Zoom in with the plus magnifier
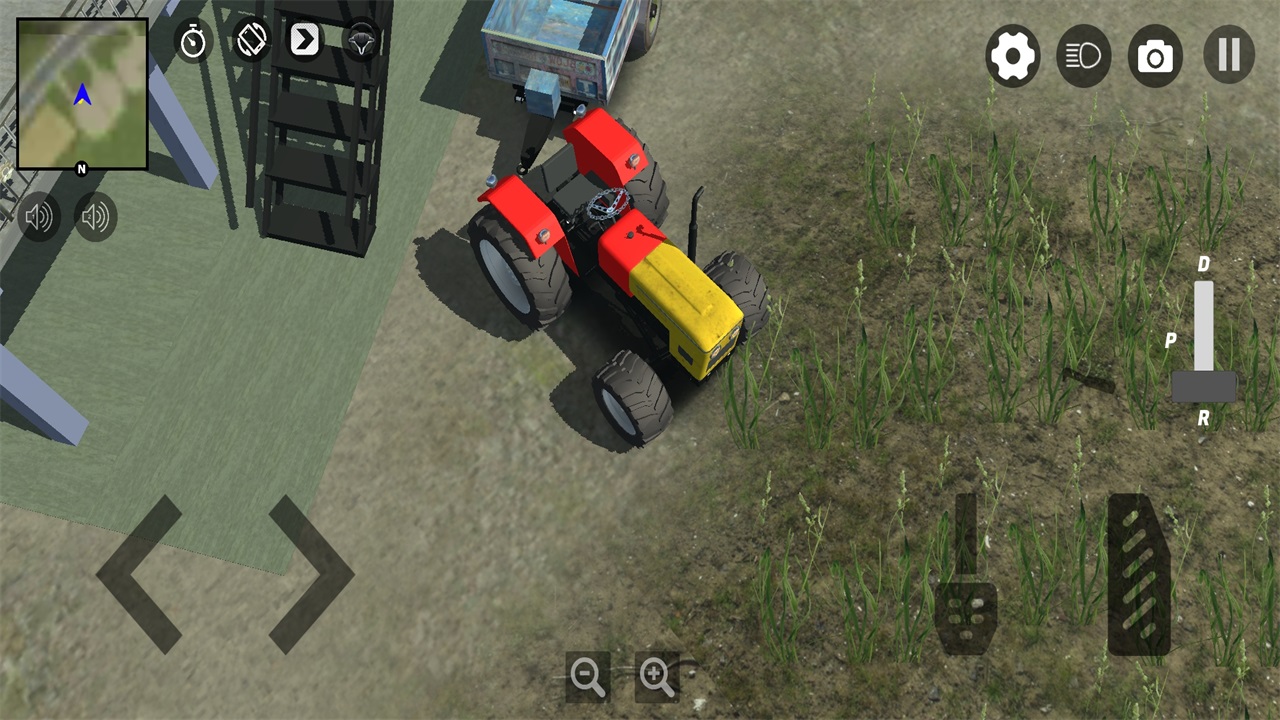 pos(657,677)
